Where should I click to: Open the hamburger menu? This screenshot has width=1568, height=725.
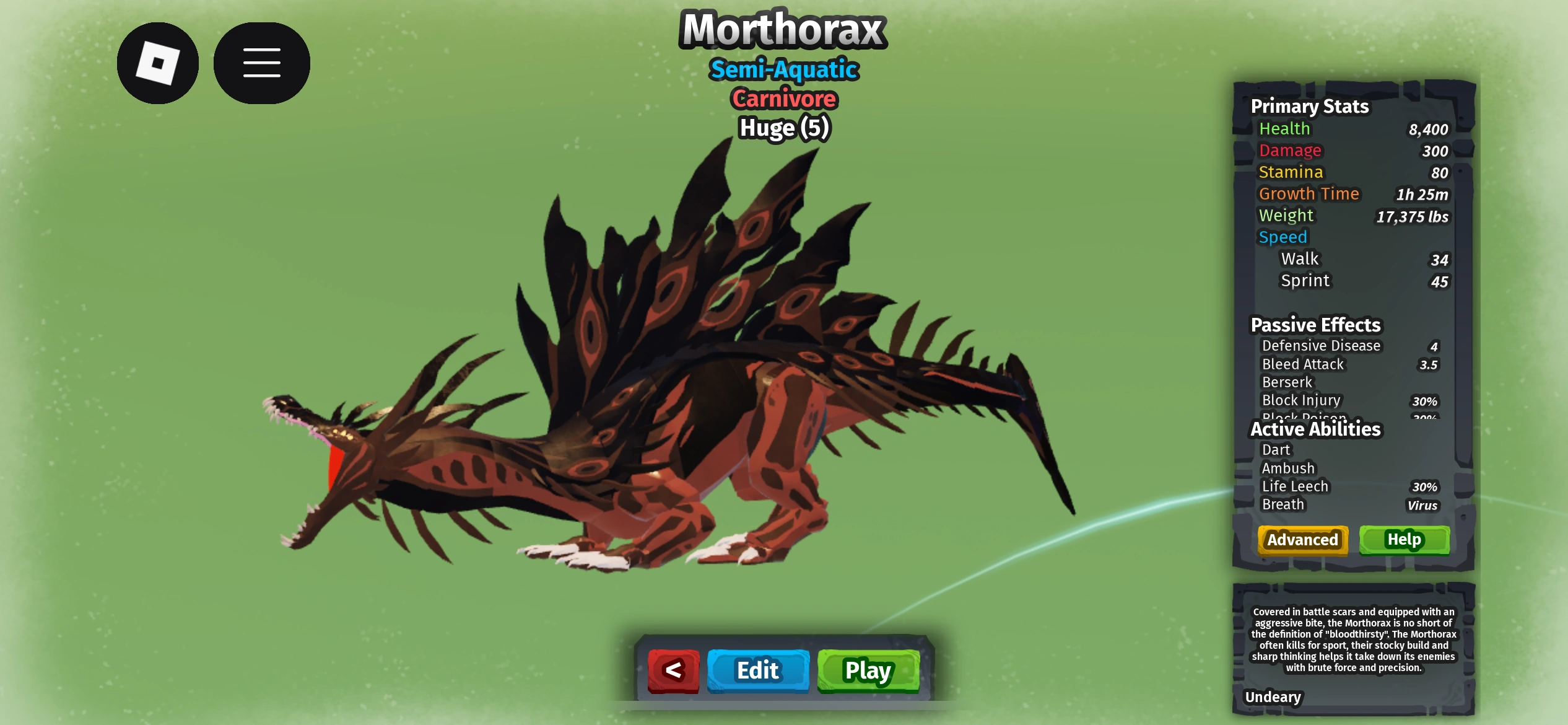[x=261, y=63]
